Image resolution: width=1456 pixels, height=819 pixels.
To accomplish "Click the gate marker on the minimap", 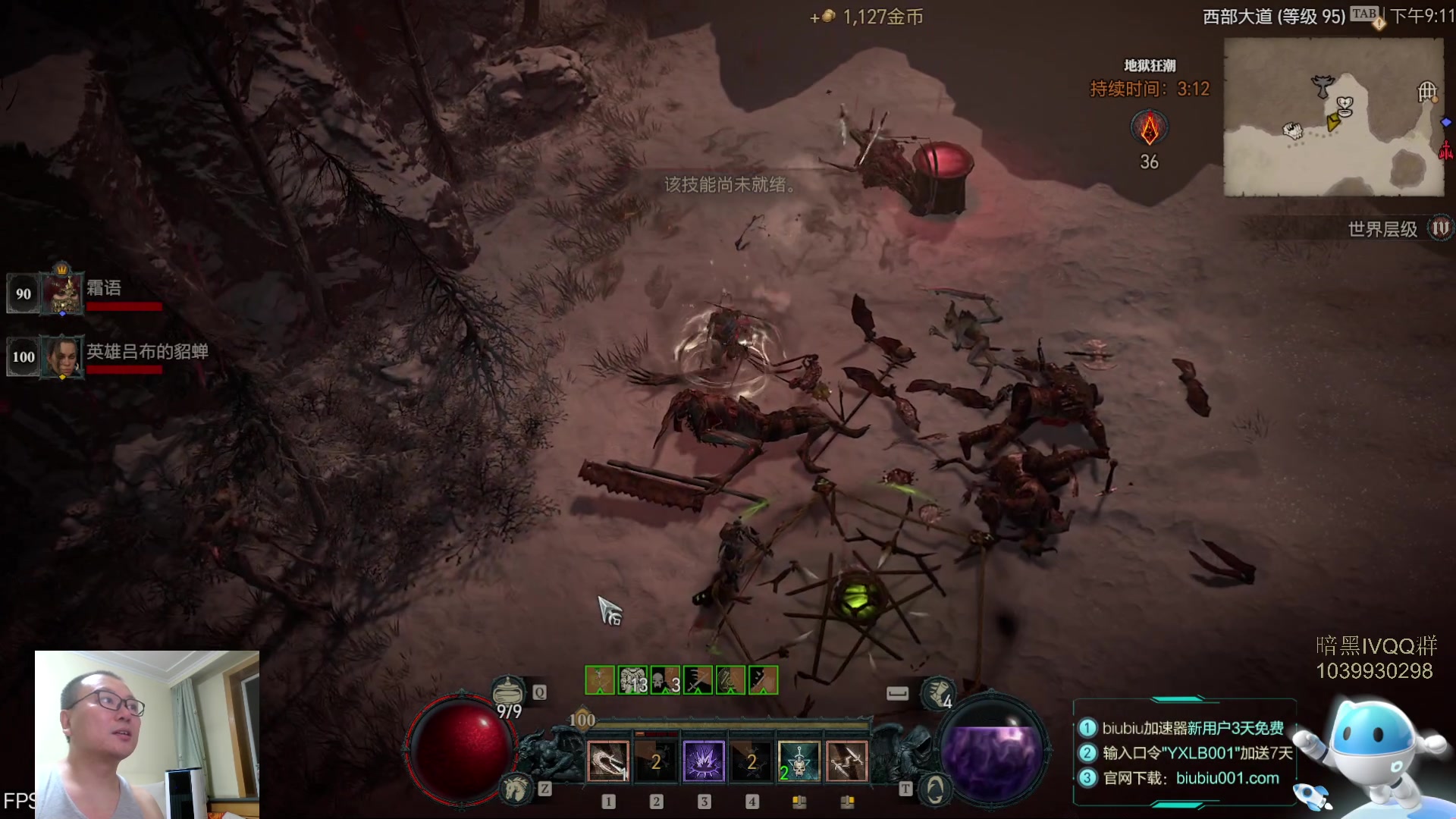I will click(x=1427, y=92).
